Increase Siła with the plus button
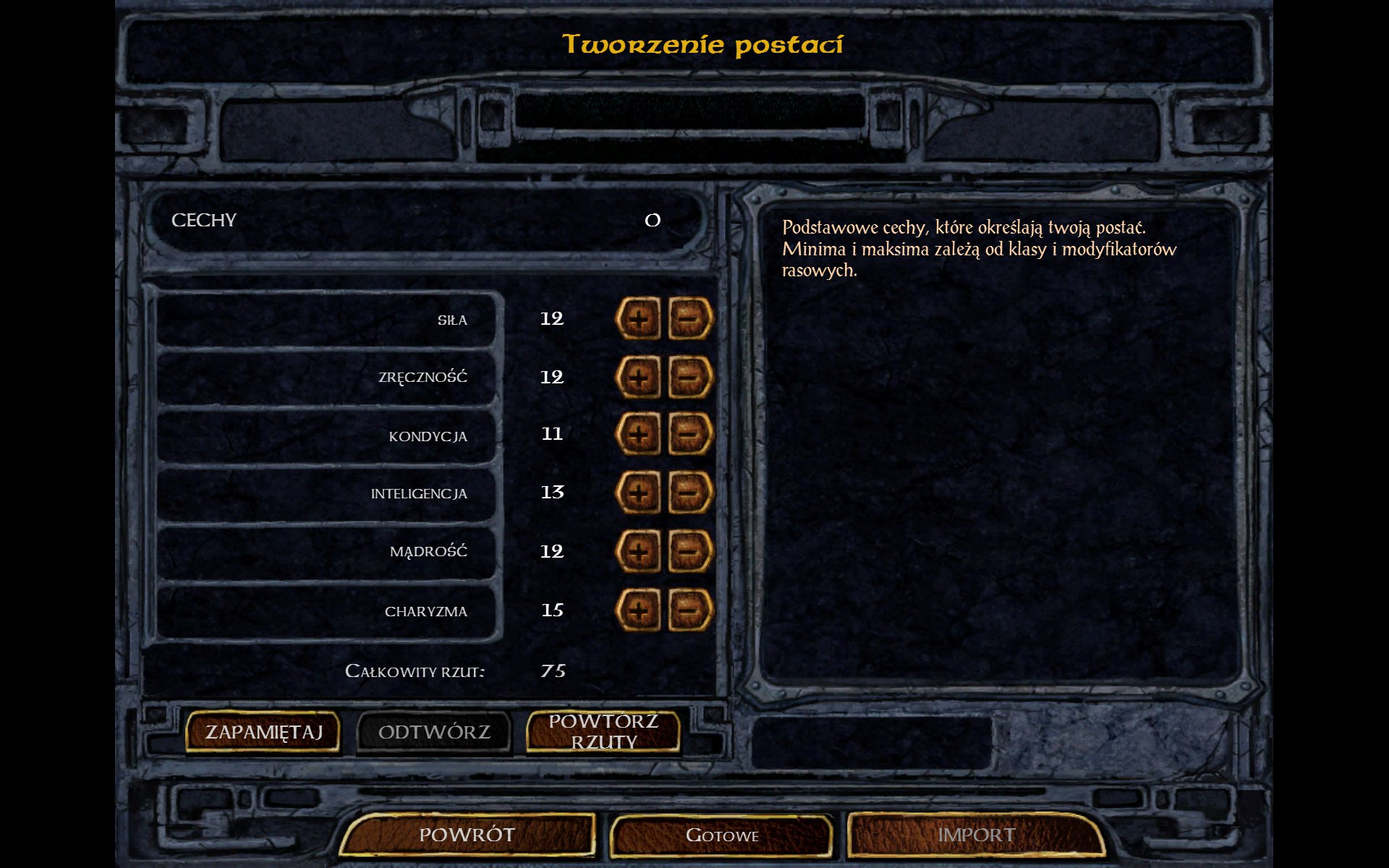 (x=638, y=319)
